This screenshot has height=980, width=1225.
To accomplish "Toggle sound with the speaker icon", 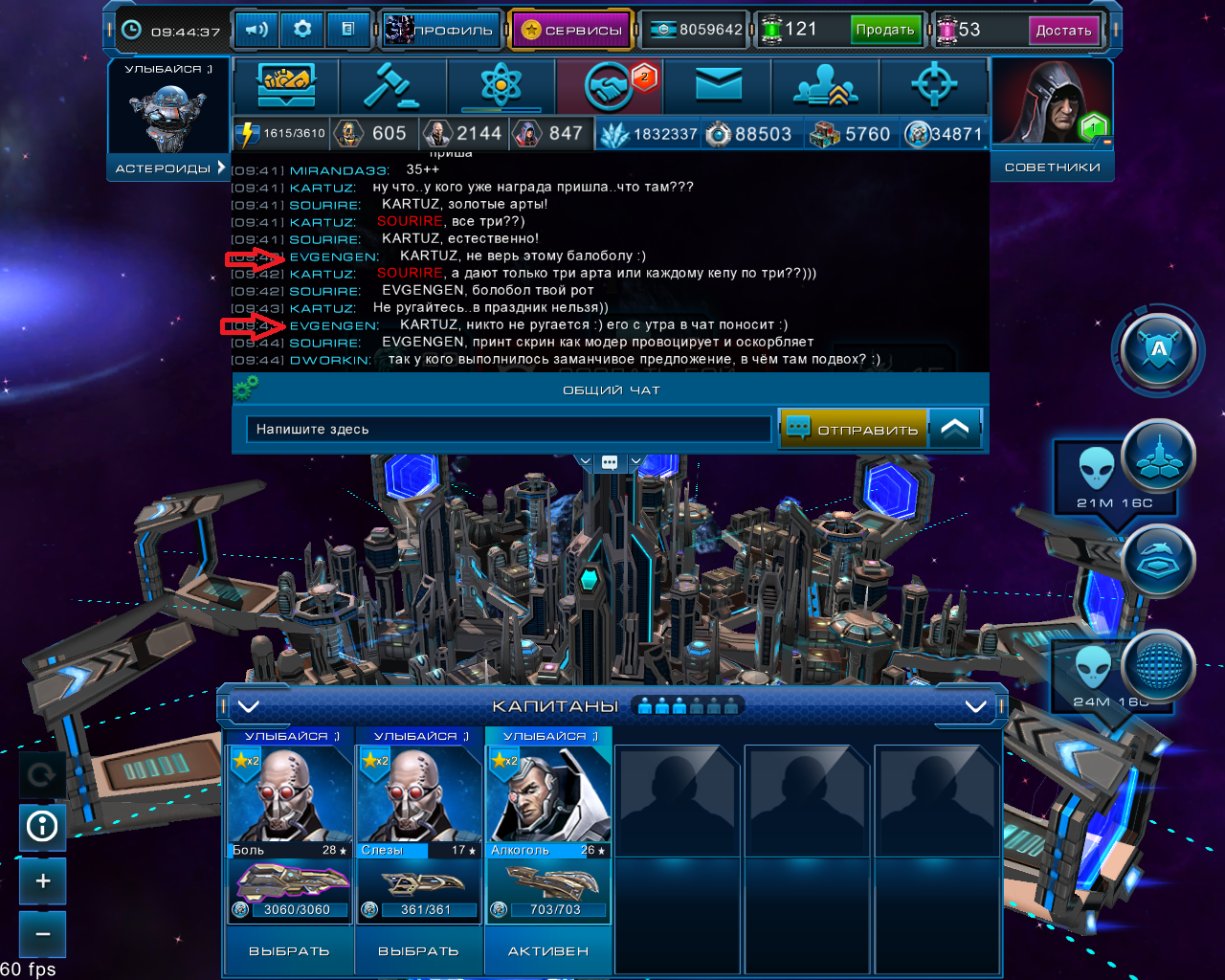I will (x=256, y=30).
